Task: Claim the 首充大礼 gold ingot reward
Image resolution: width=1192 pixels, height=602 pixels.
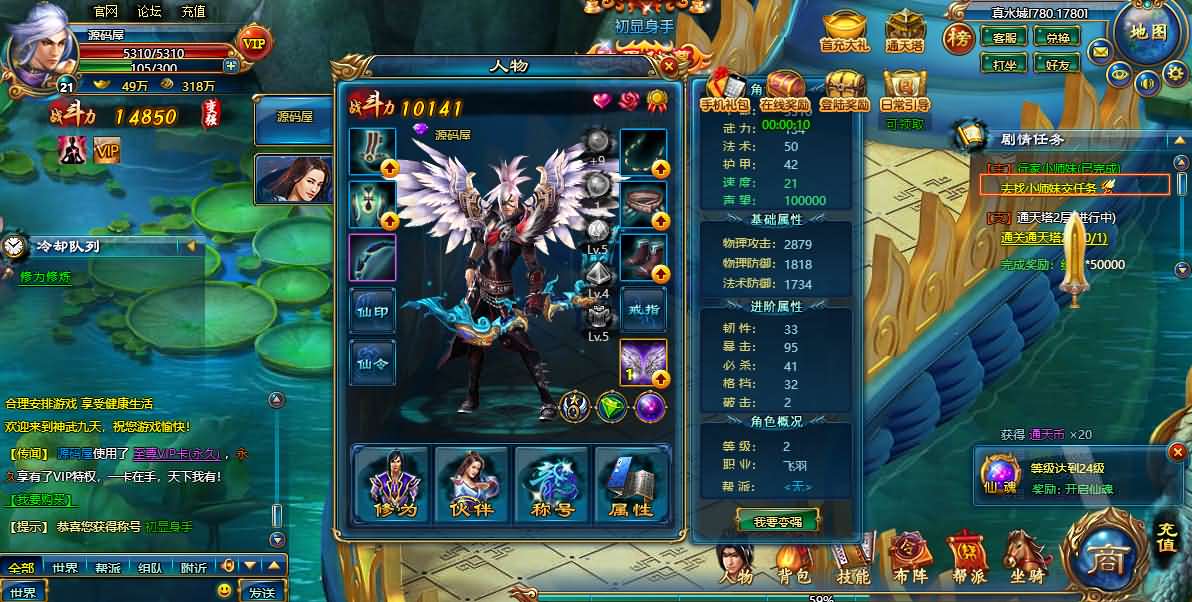Action: click(x=845, y=32)
